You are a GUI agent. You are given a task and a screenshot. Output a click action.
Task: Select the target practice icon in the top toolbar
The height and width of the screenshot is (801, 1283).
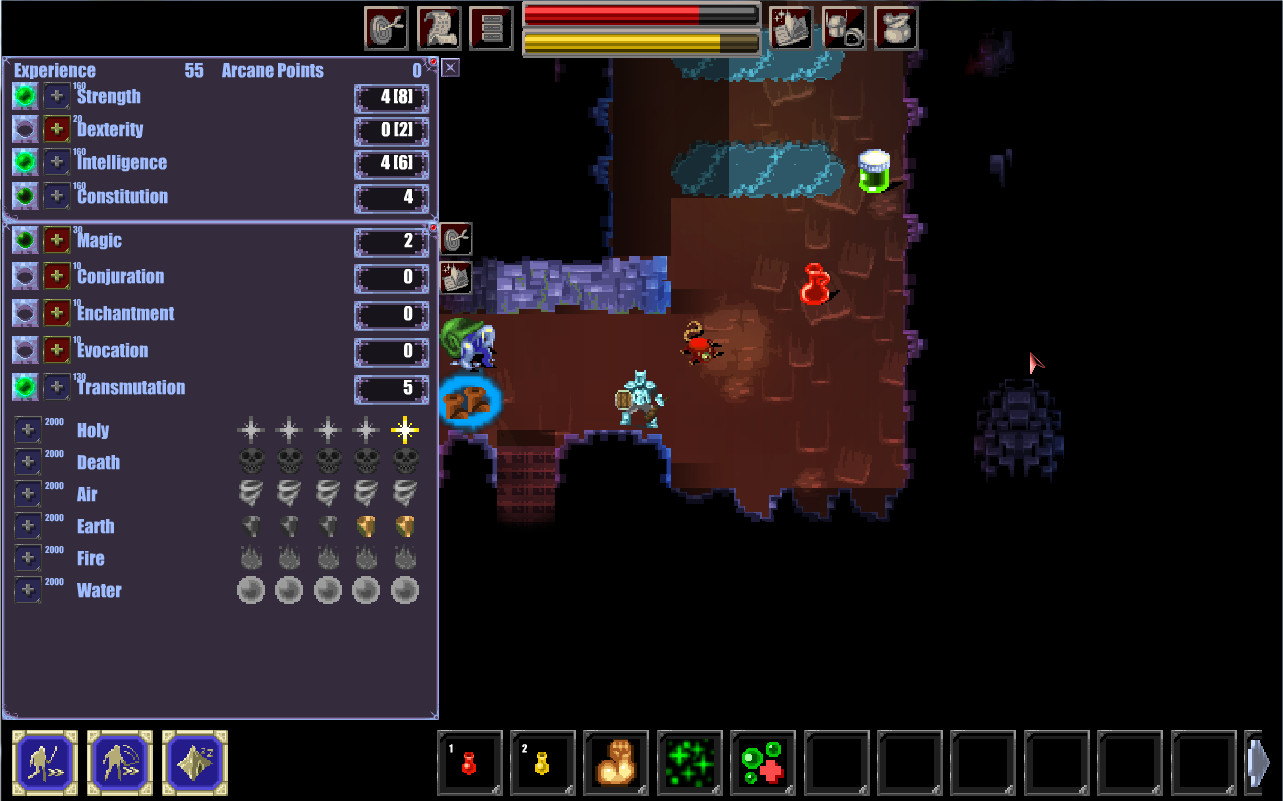coord(384,27)
